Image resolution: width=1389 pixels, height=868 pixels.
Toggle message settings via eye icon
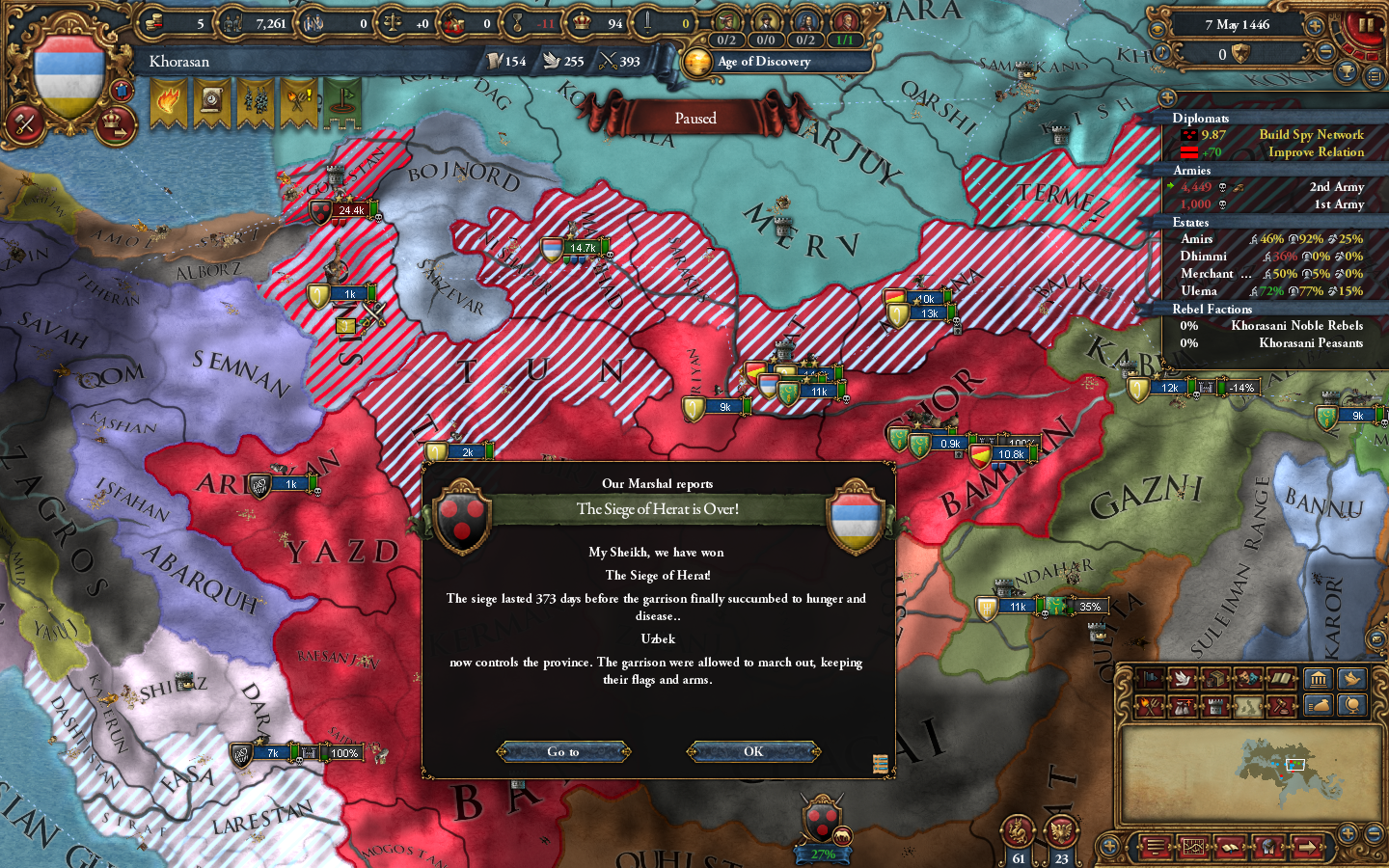click(1157, 29)
